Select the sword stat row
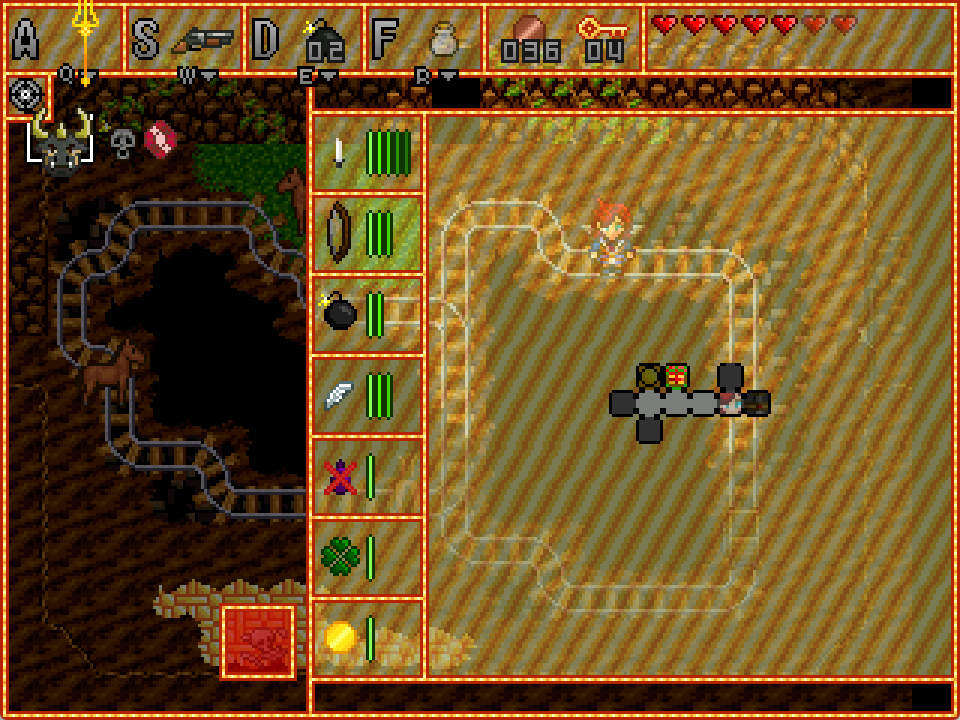Screen dimensions: 960x720 pyautogui.click(x=367, y=153)
